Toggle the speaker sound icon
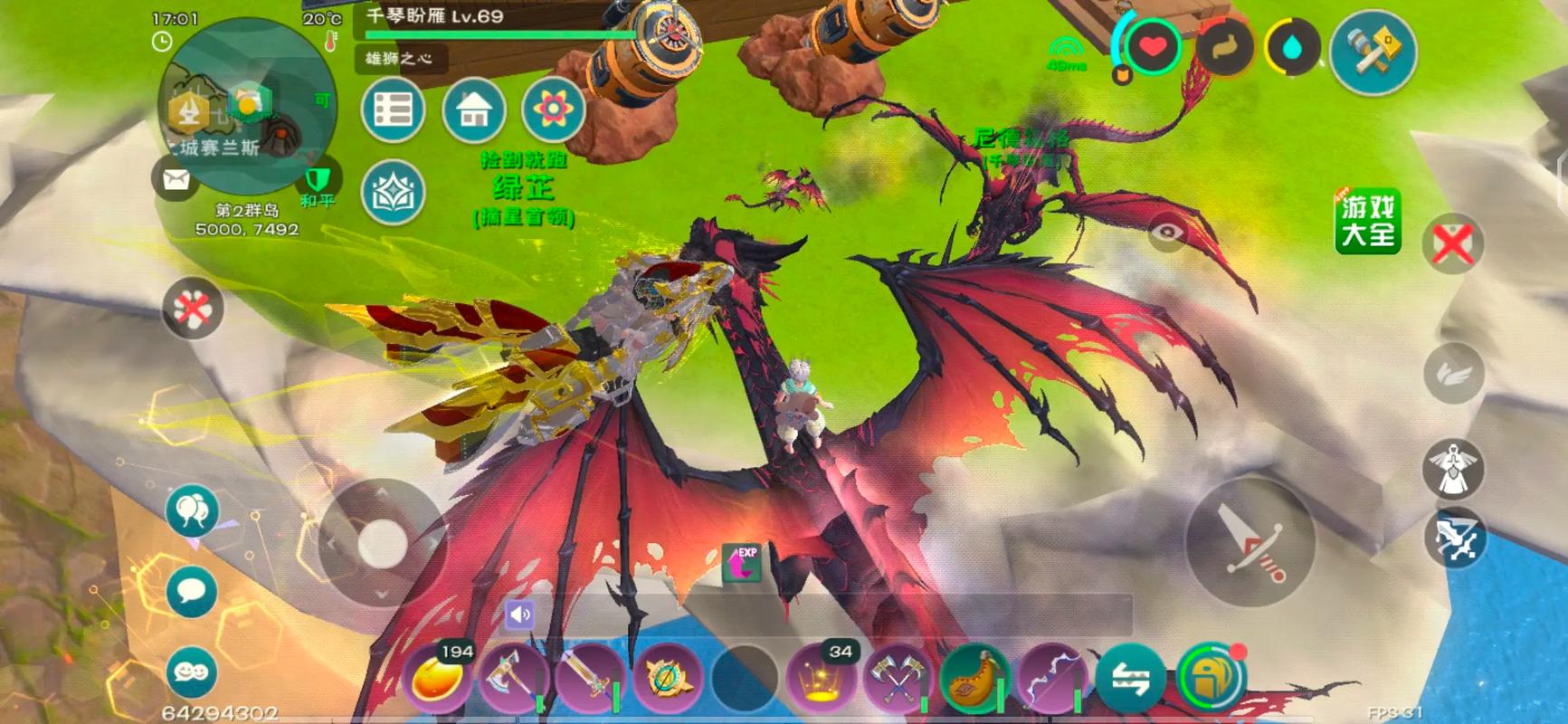Viewport: 1568px width, 724px height. pyautogui.click(x=520, y=615)
